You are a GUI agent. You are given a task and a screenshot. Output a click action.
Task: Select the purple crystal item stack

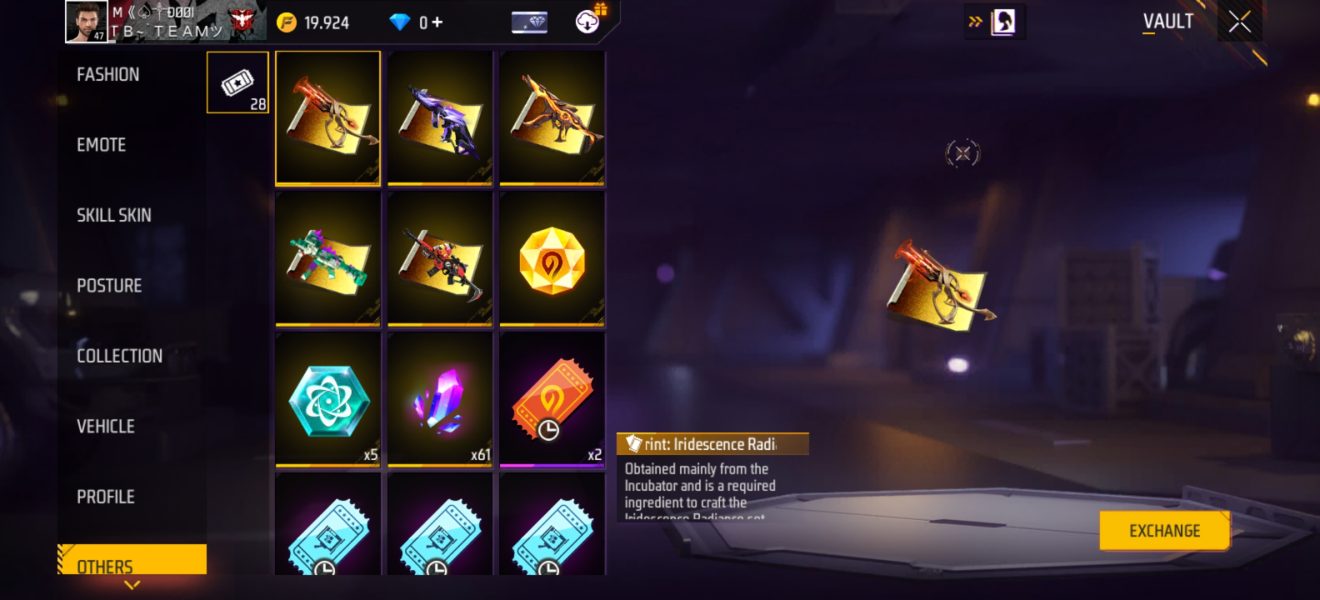coord(440,398)
